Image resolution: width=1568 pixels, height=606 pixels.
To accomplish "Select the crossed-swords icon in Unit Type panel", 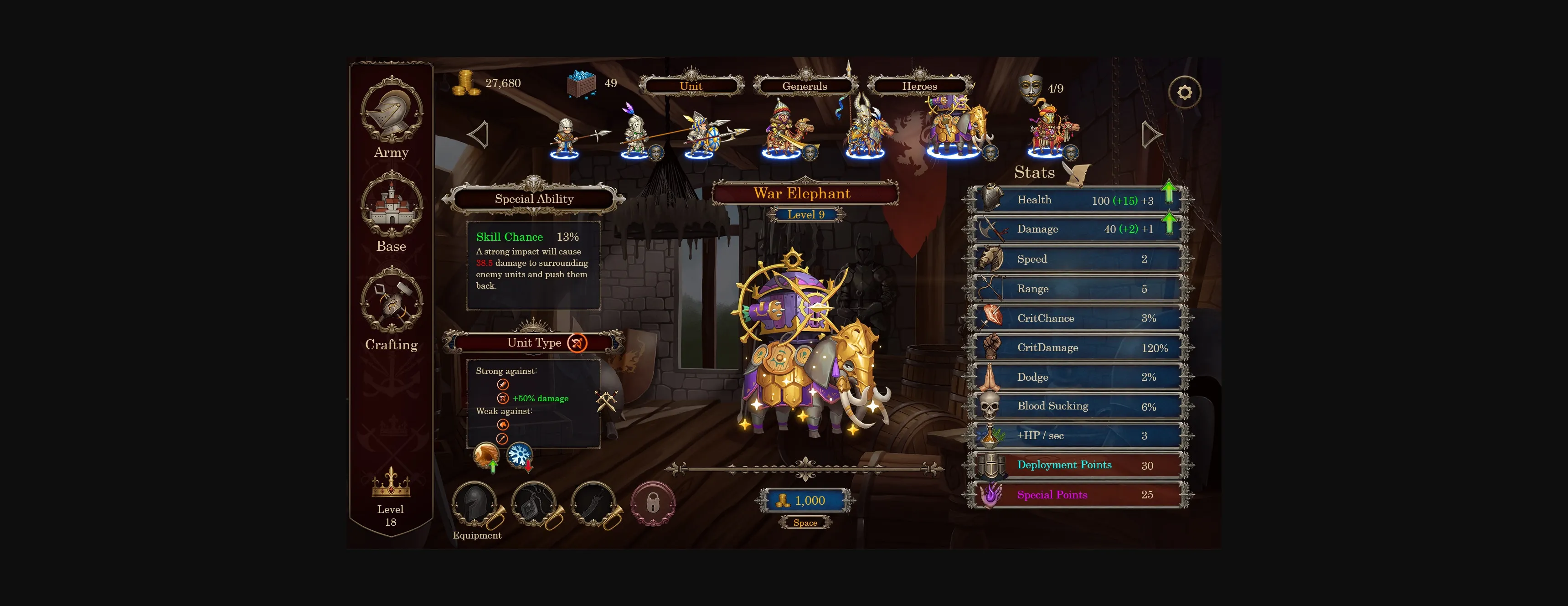I will tap(606, 401).
